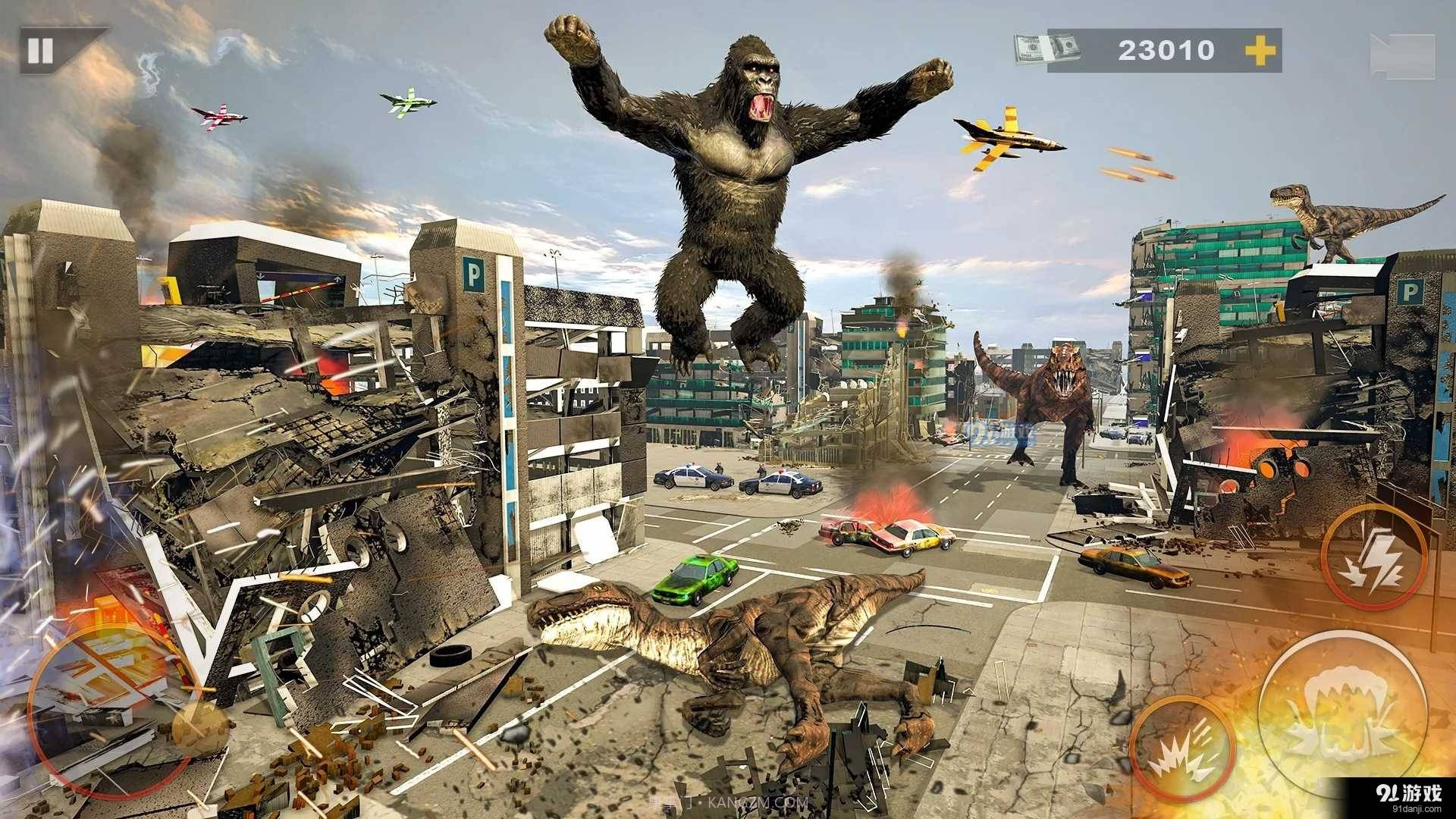Screen dimensions: 1456x819
Task: Add more cash with the yellow plus
Action: pos(1260,51)
